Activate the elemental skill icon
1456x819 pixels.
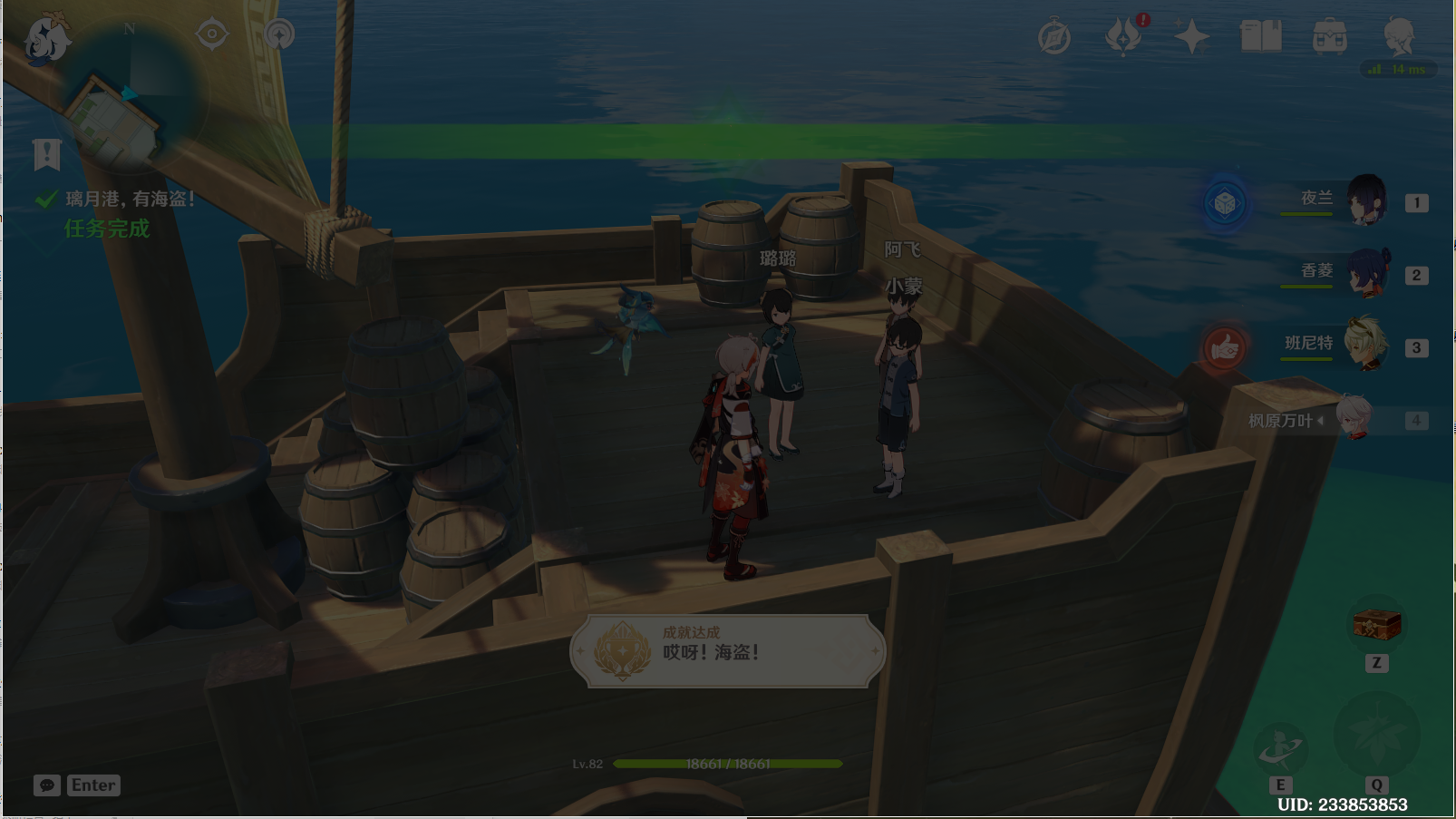(1280, 747)
